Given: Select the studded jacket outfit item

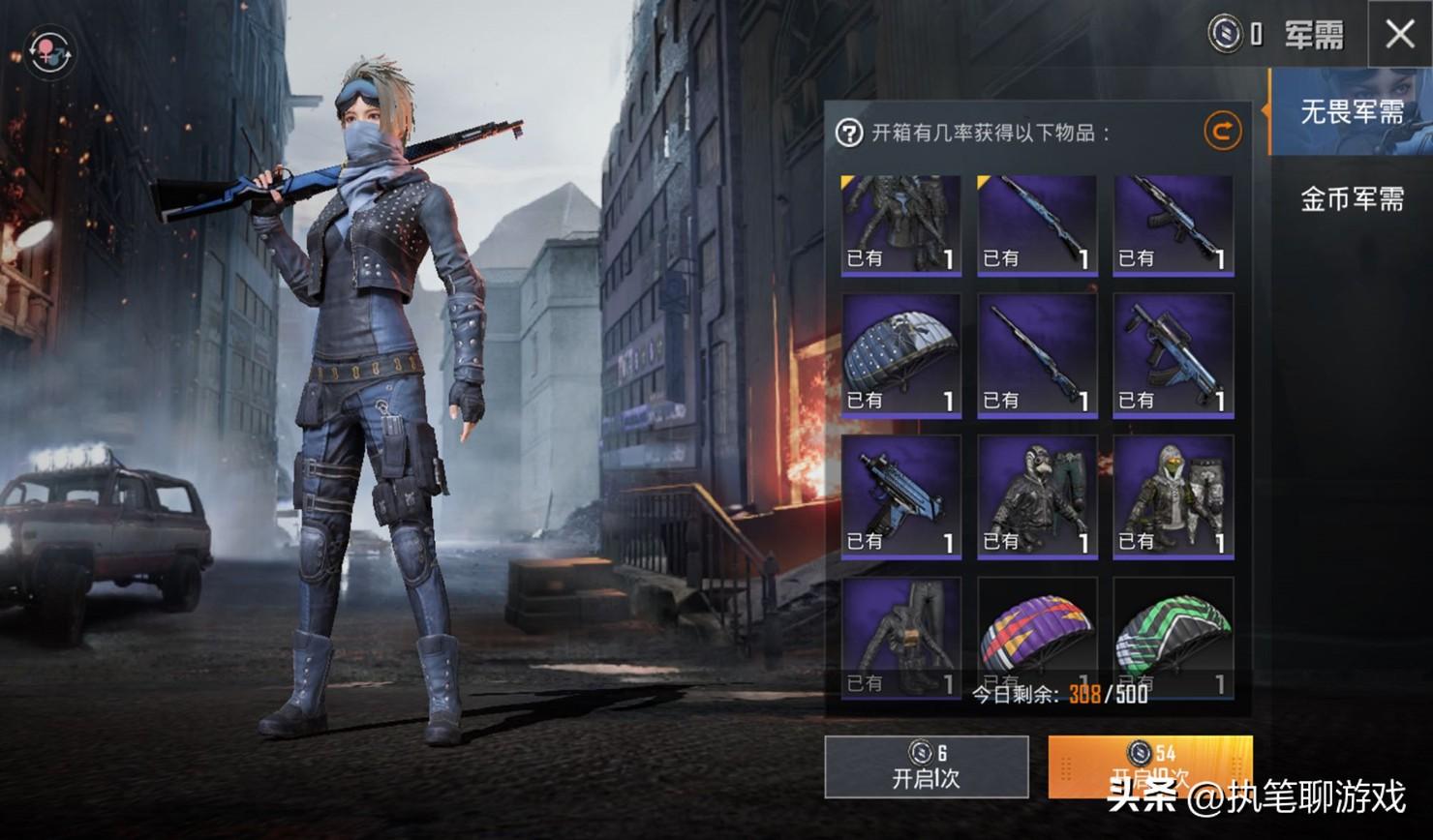Looking at the screenshot, I should click(x=900, y=225).
